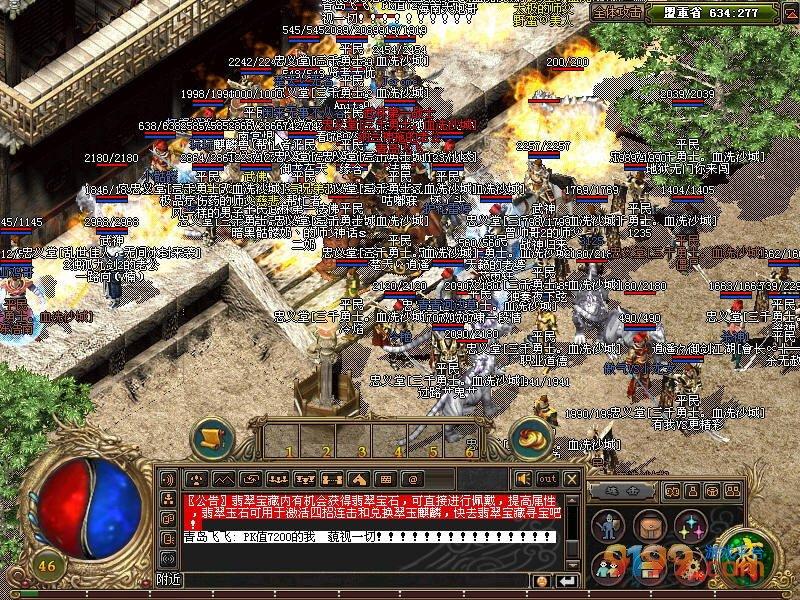Click the horse icon in chat toolbar
Image resolution: width=800 pixels, height=600 pixels.
[359, 479]
